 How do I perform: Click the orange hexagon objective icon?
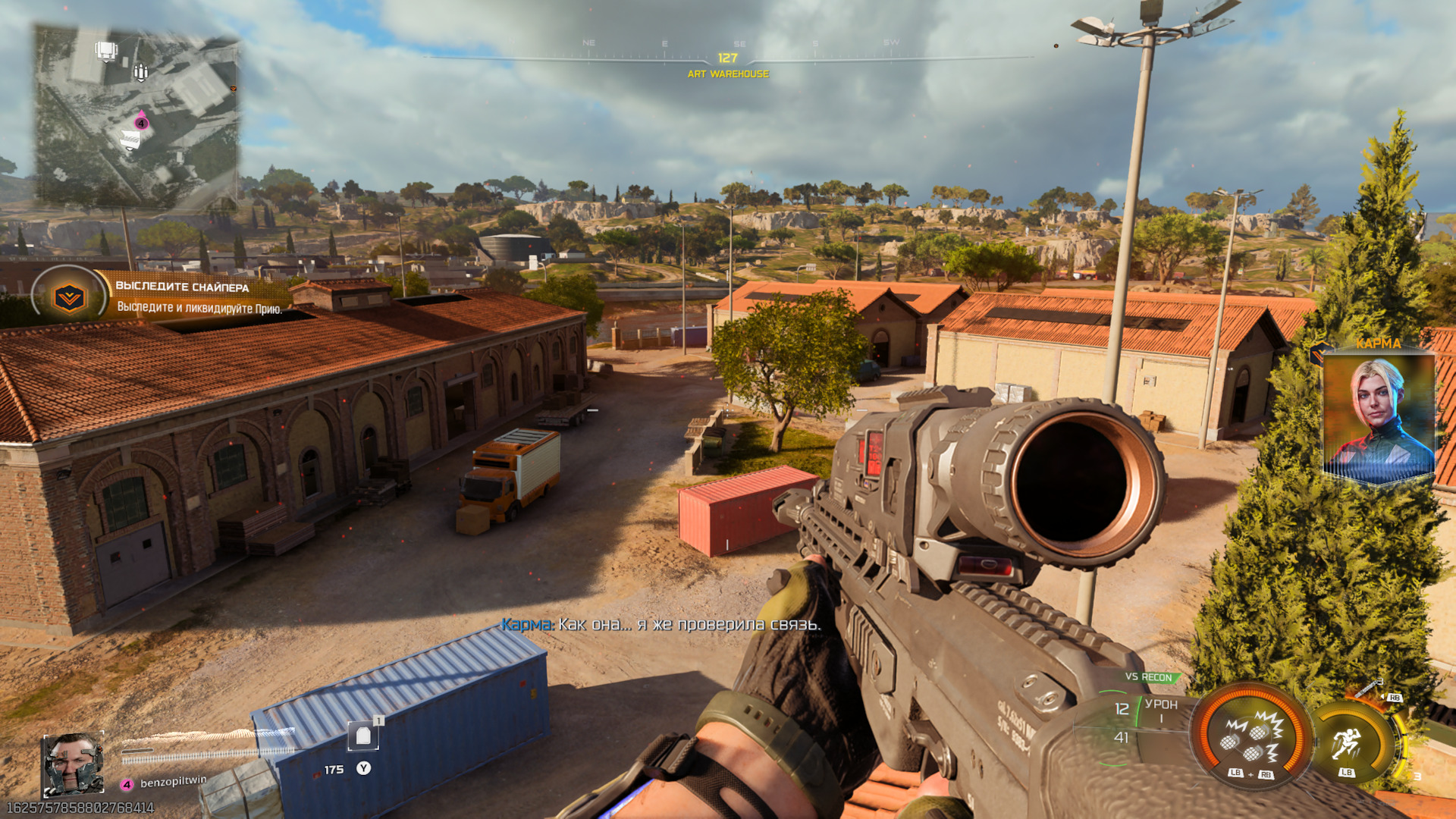click(x=69, y=297)
